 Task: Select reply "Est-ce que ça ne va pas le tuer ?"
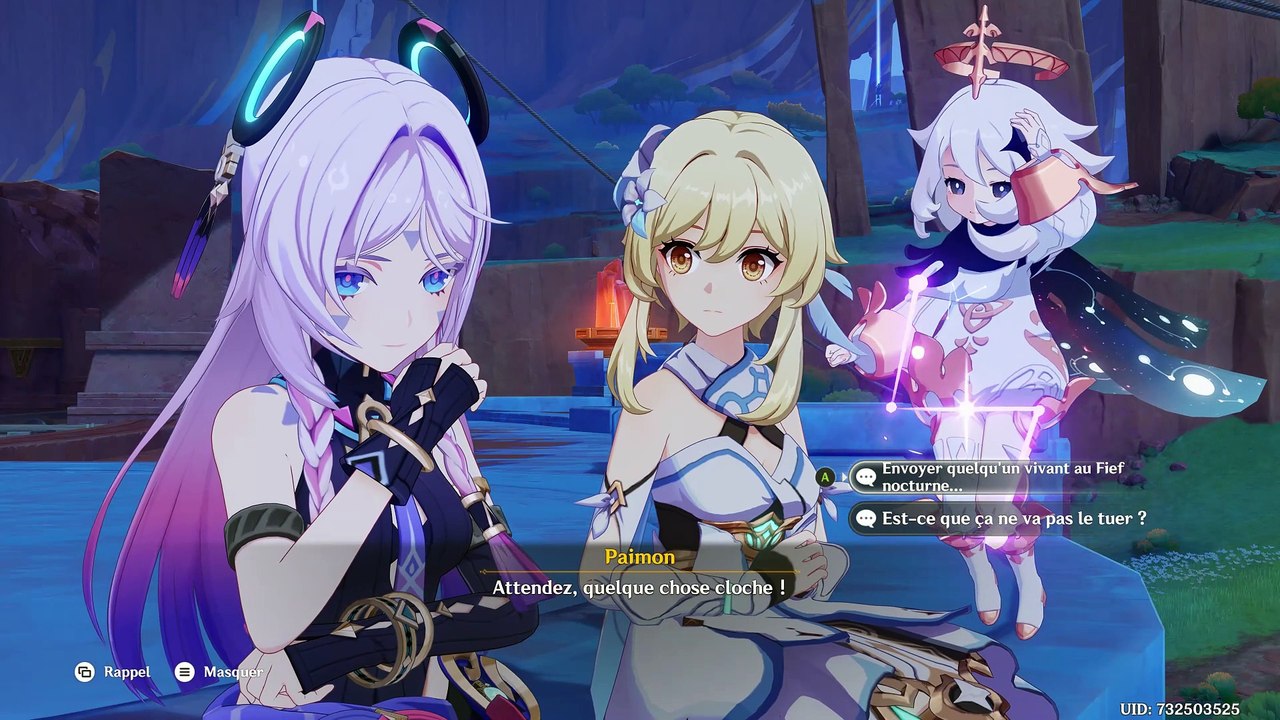coord(1000,519)
